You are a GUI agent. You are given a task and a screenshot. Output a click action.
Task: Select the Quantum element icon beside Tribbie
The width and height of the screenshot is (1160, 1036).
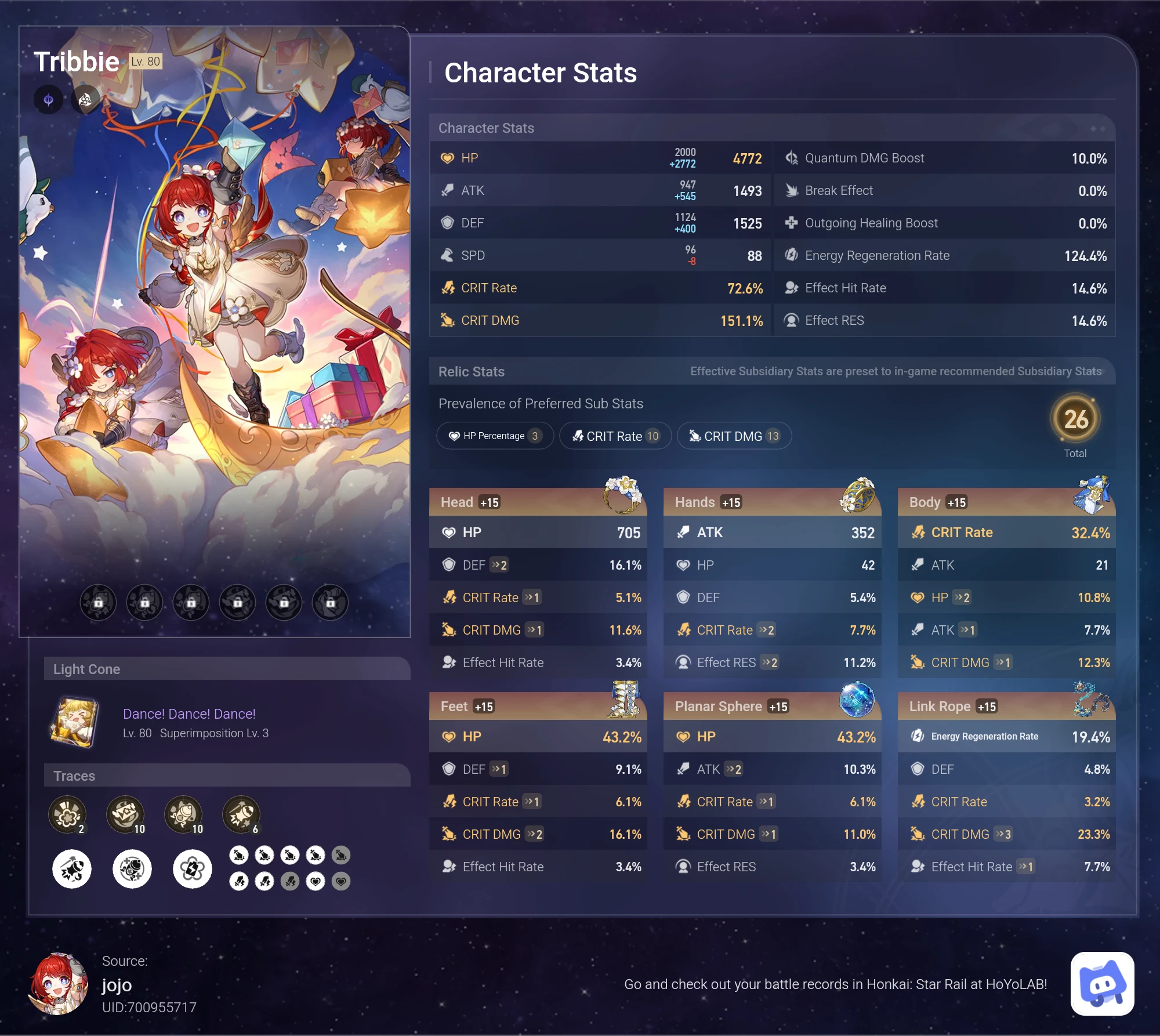(48, 99)
